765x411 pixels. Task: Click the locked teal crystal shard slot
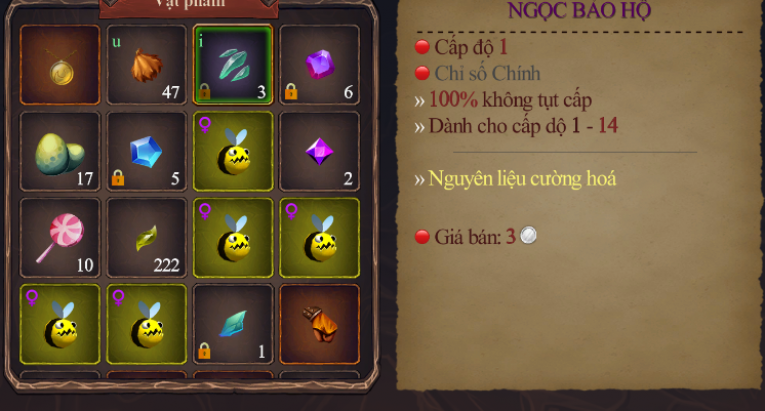pos(233,324)
